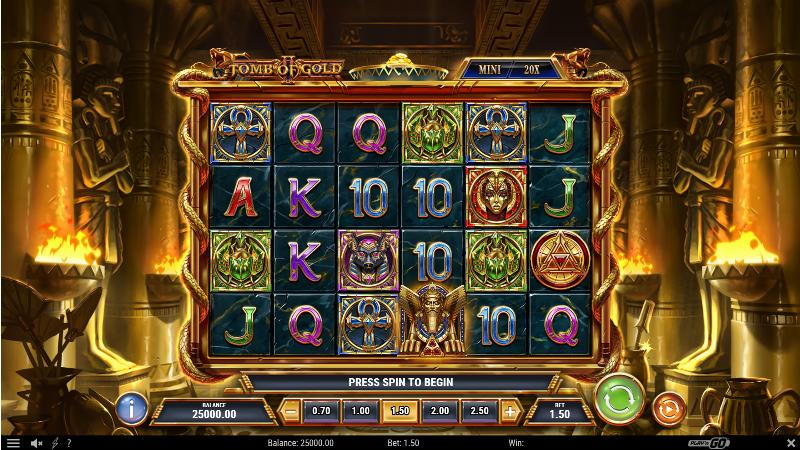Close the game with the X
Screen dimensions: 800x450
(786, 442)
